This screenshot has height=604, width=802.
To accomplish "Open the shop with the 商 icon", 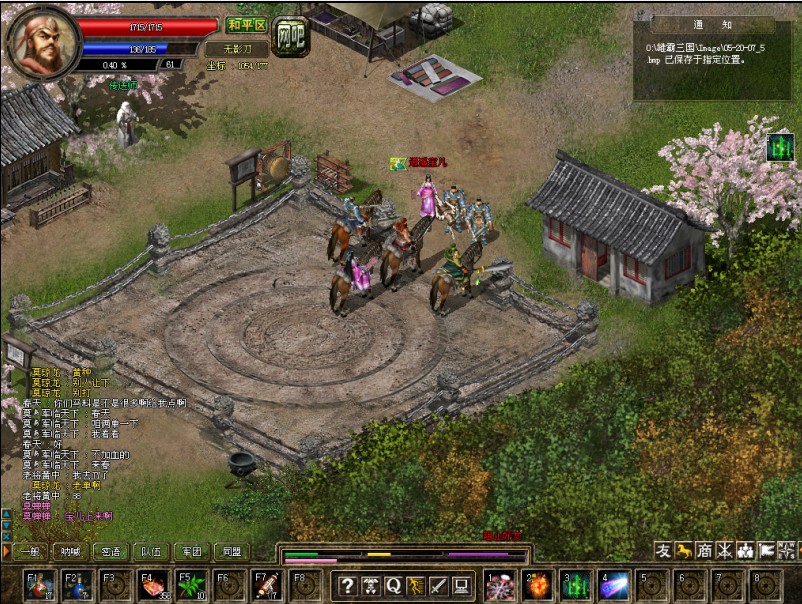I will point(706,551).
